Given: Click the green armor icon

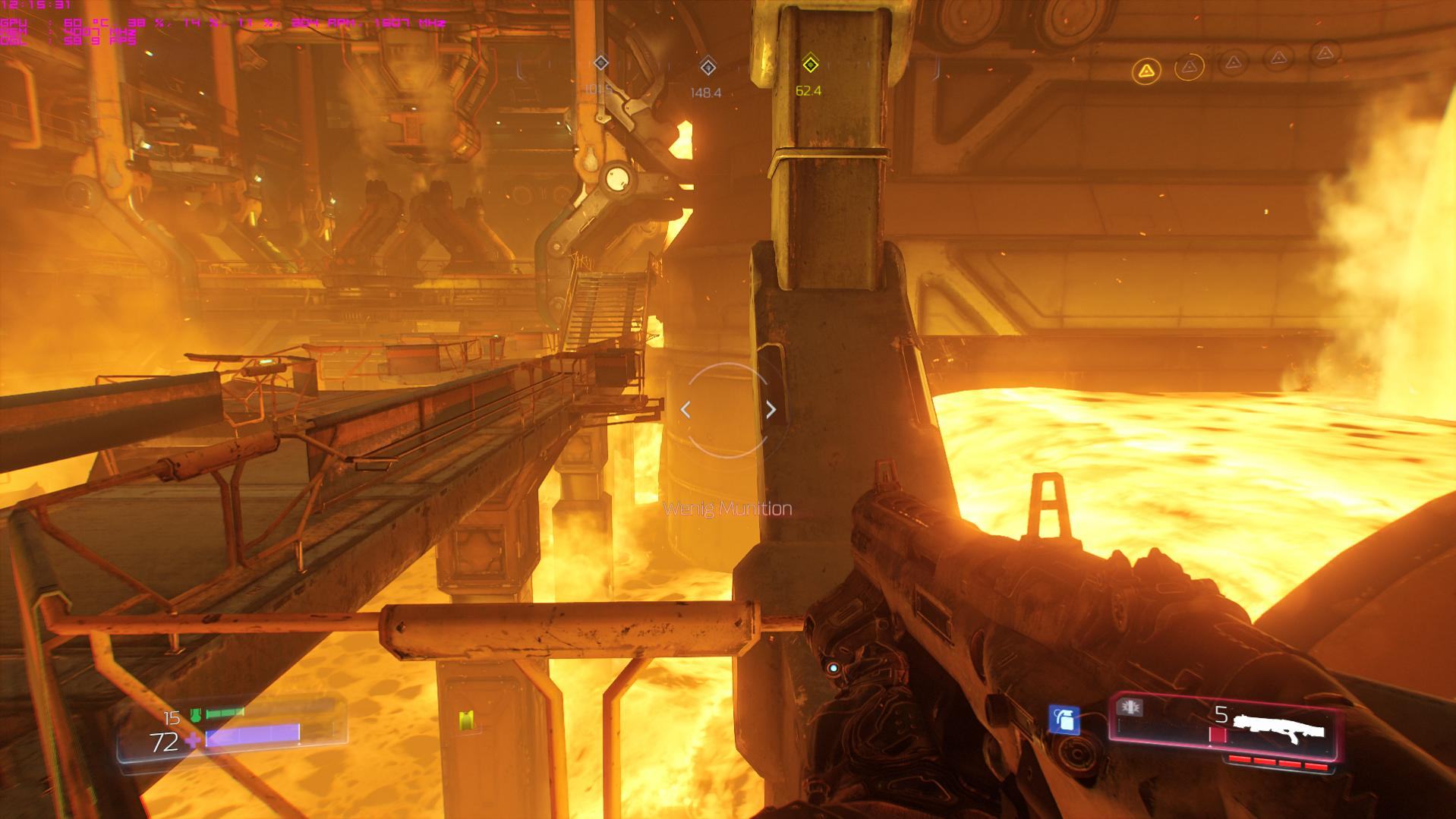Looking at the screenshot, I should pos(194,714).
